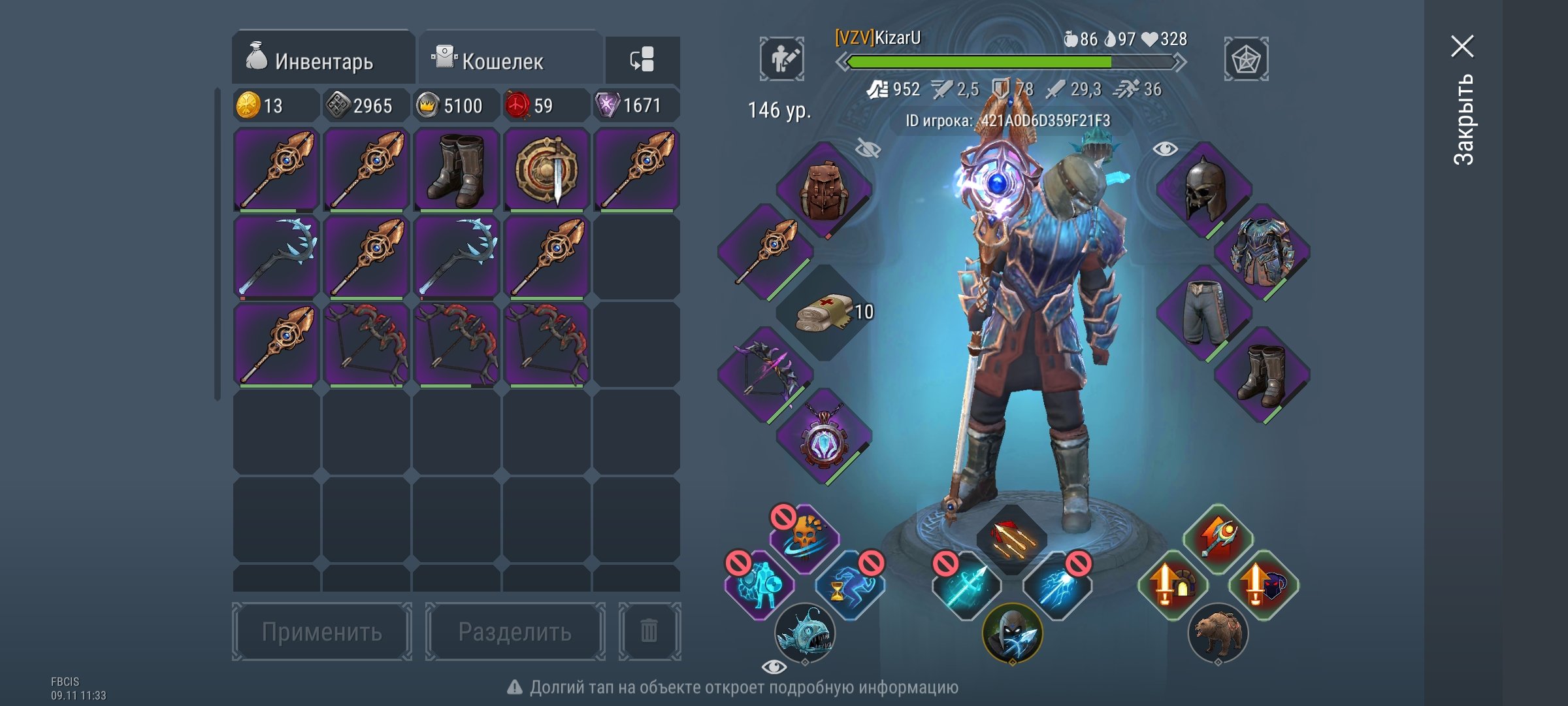1568x706 pixels.
Task: Select the bandages slot with 10
Action: coord(826,313)
